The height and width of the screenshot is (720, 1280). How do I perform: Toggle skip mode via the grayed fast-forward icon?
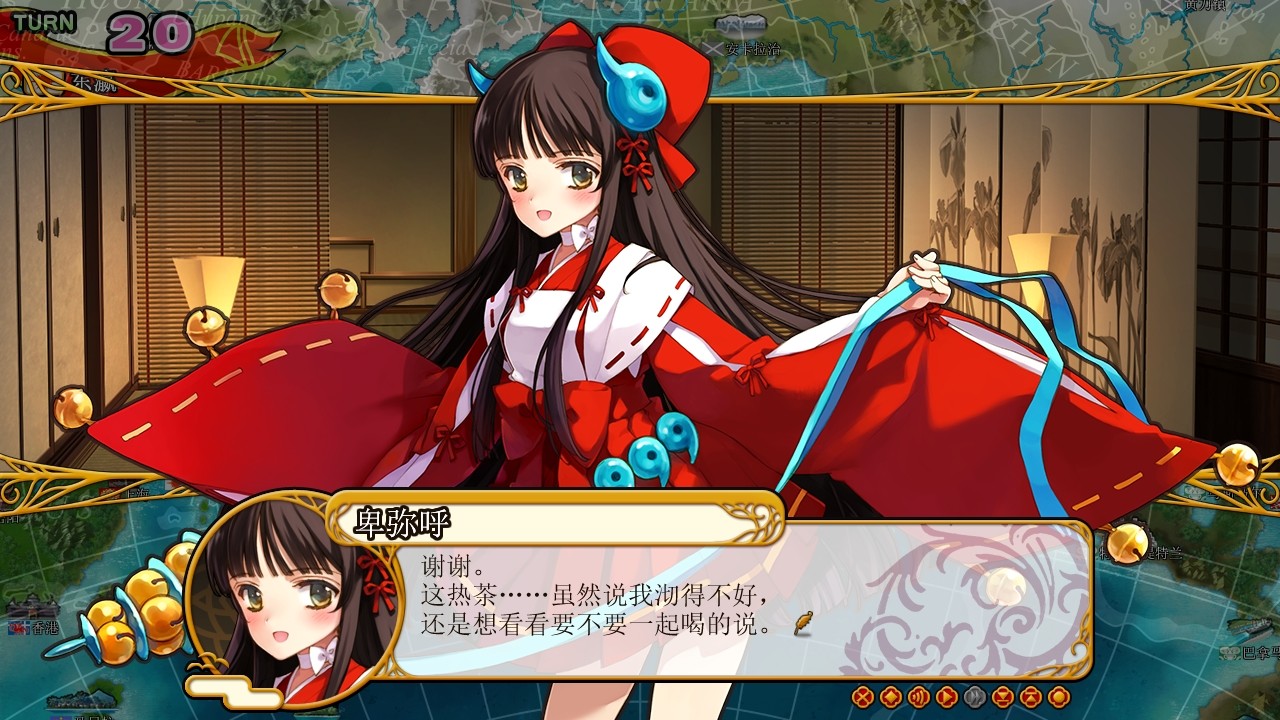click(974, 697)
